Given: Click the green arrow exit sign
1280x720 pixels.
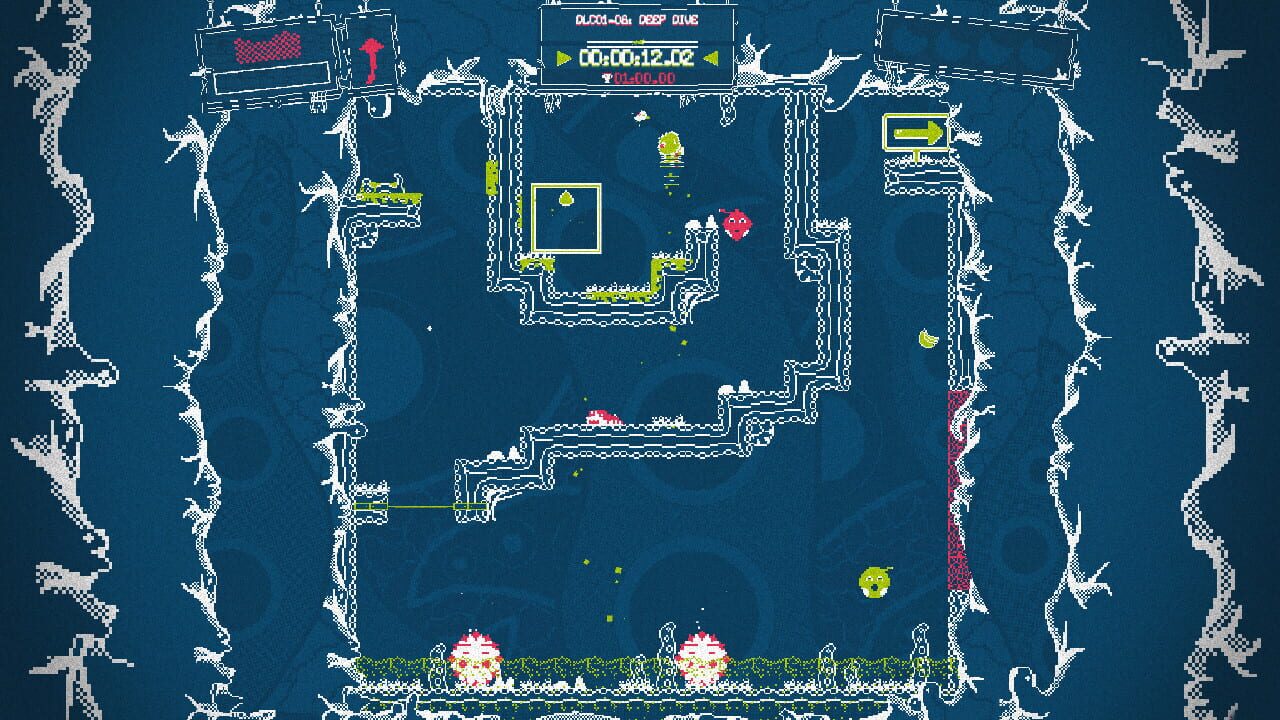Looking at the screenshot, I should coord(918,131).
